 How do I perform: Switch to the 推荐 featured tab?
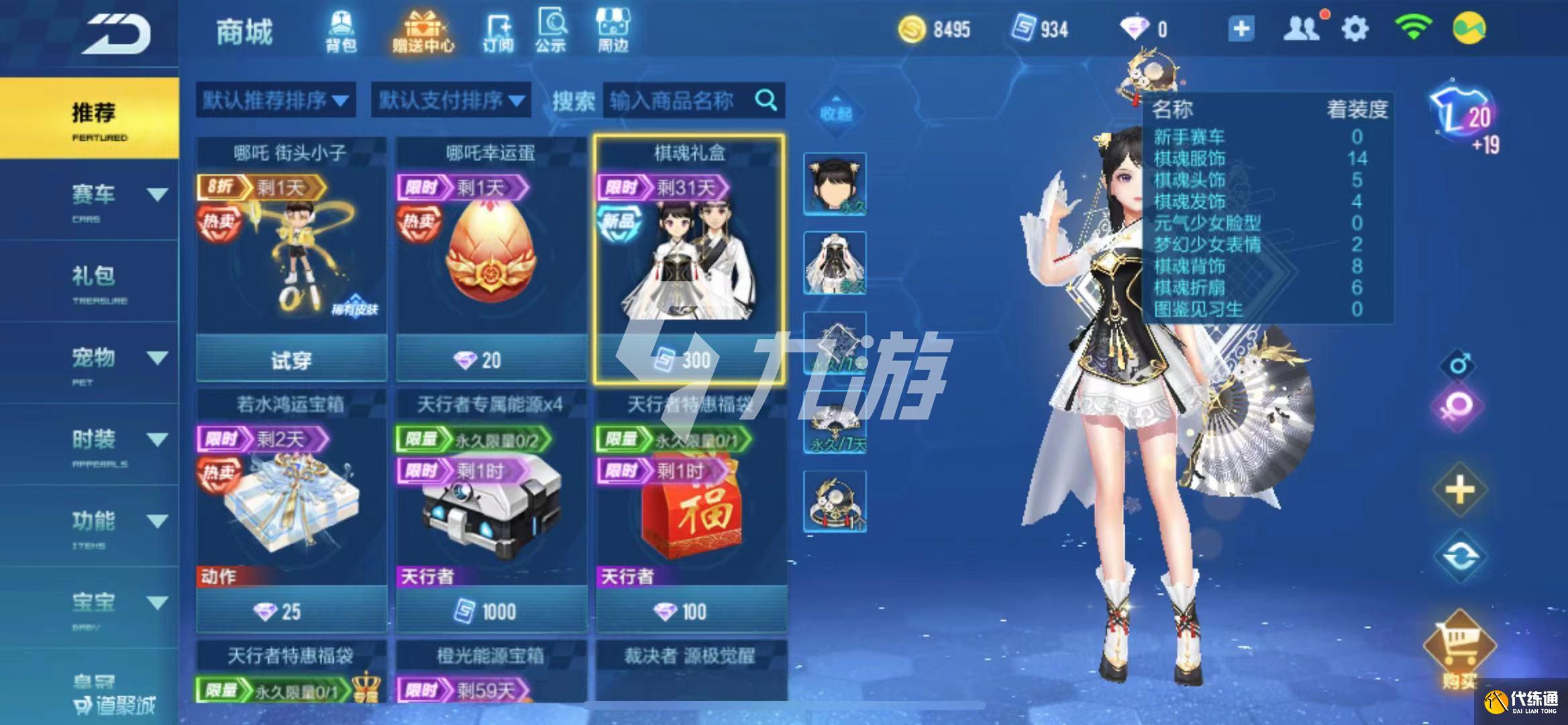[93, 118]
